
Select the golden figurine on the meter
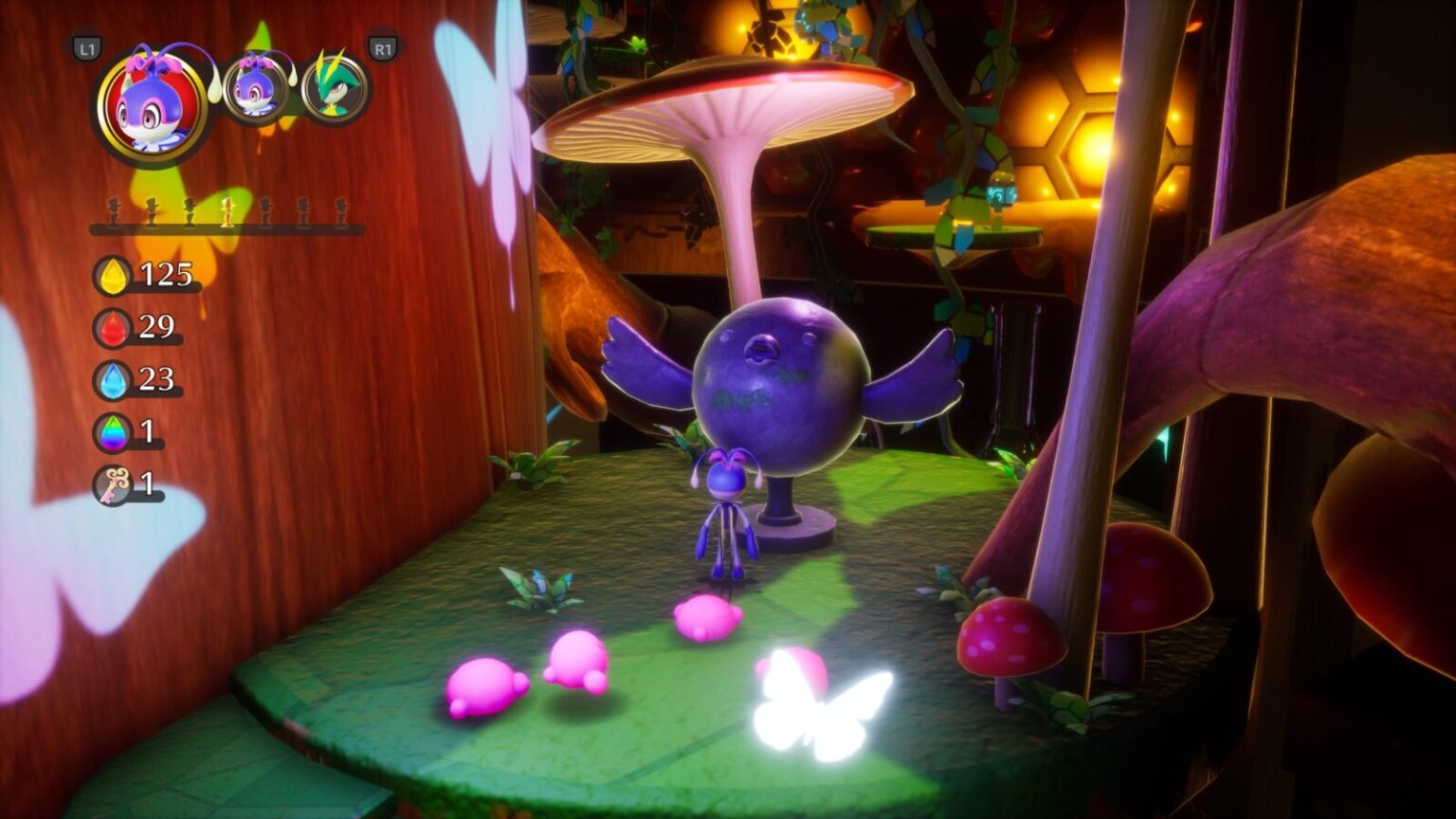(227, 210)
